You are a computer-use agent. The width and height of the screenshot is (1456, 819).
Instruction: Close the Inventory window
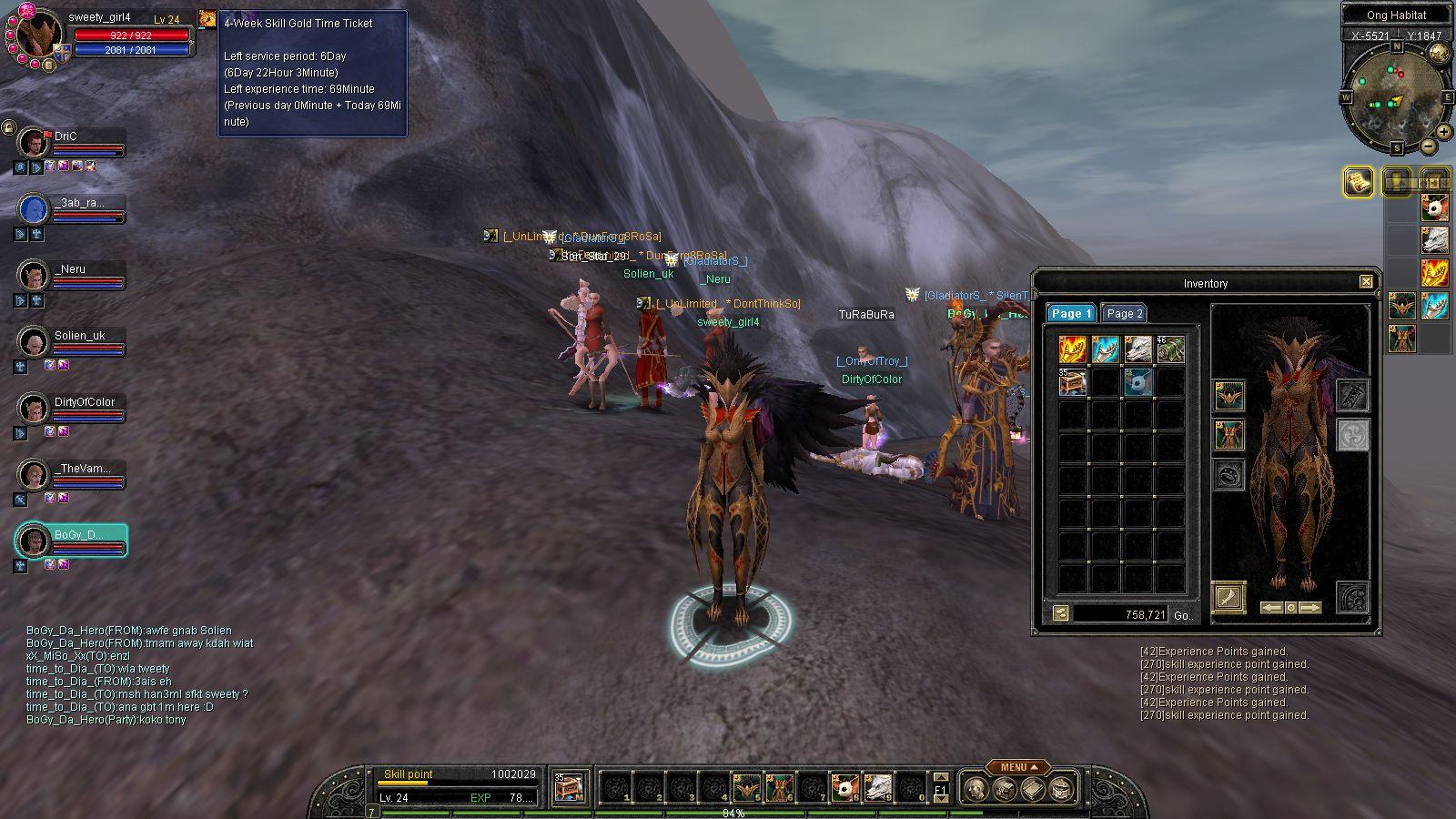1366,282
